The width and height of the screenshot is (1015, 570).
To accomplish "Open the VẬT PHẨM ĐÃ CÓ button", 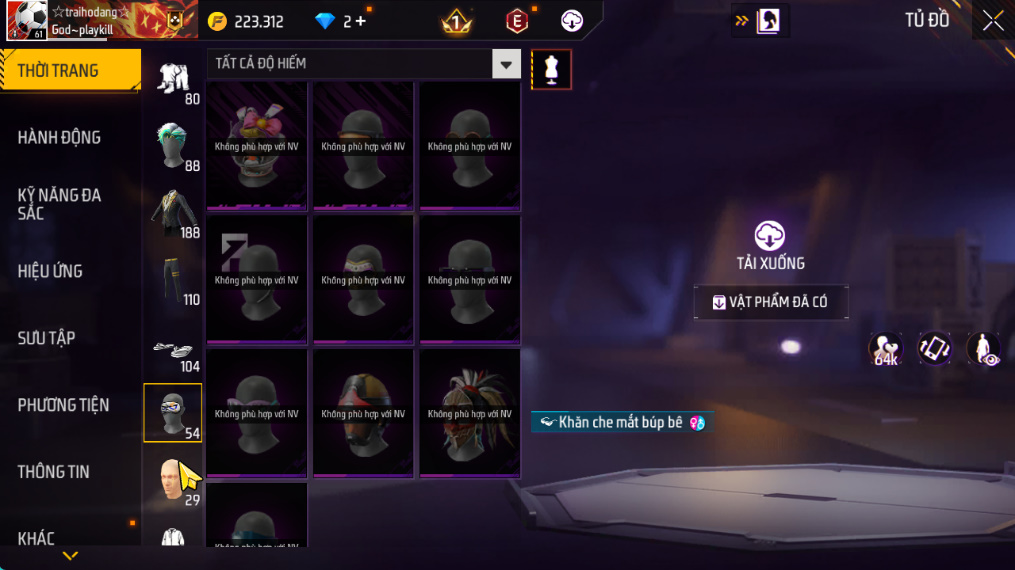I will pos(771,302).
